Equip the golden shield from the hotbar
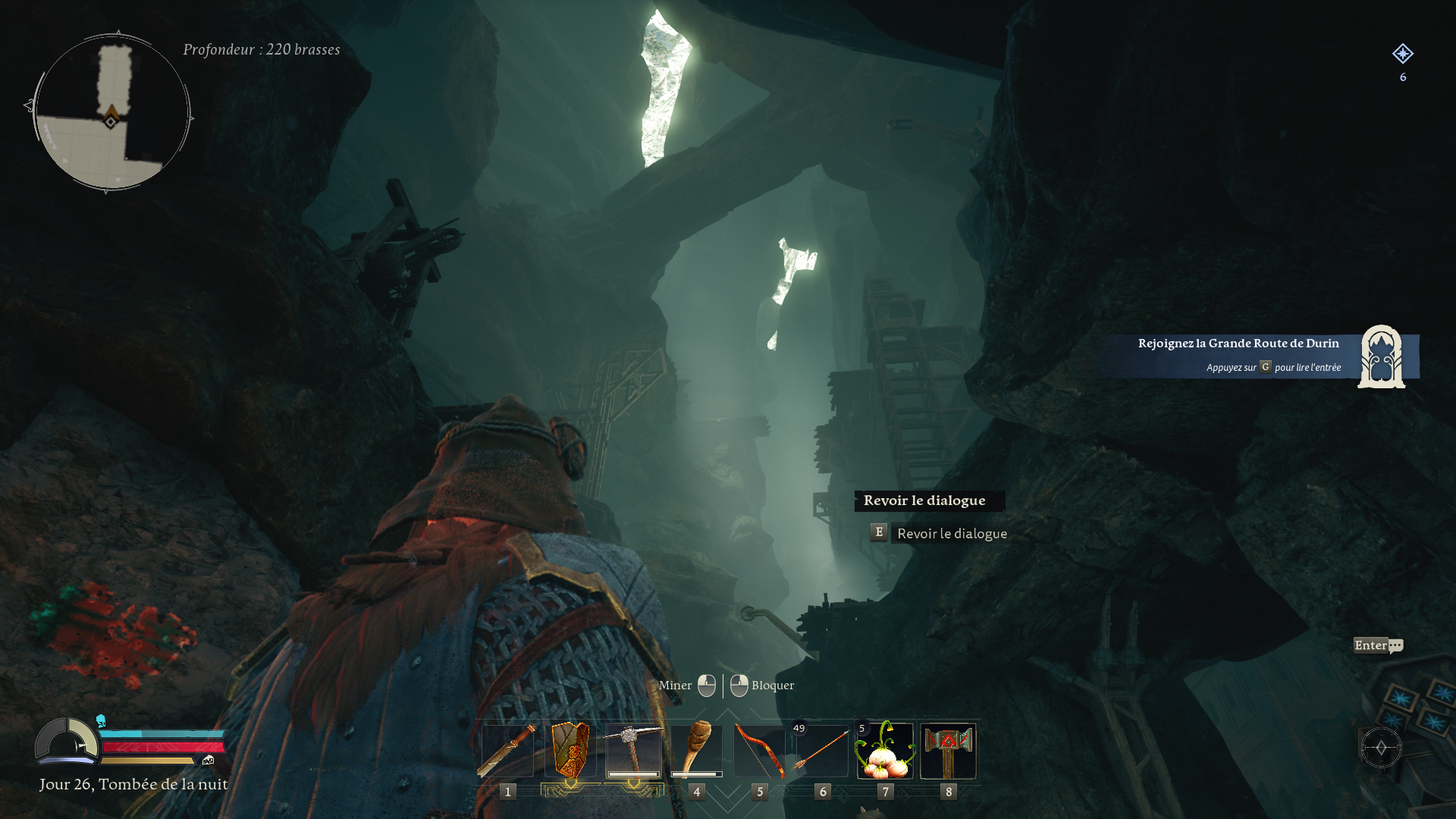1456x819 pixels. pos(570,751)
